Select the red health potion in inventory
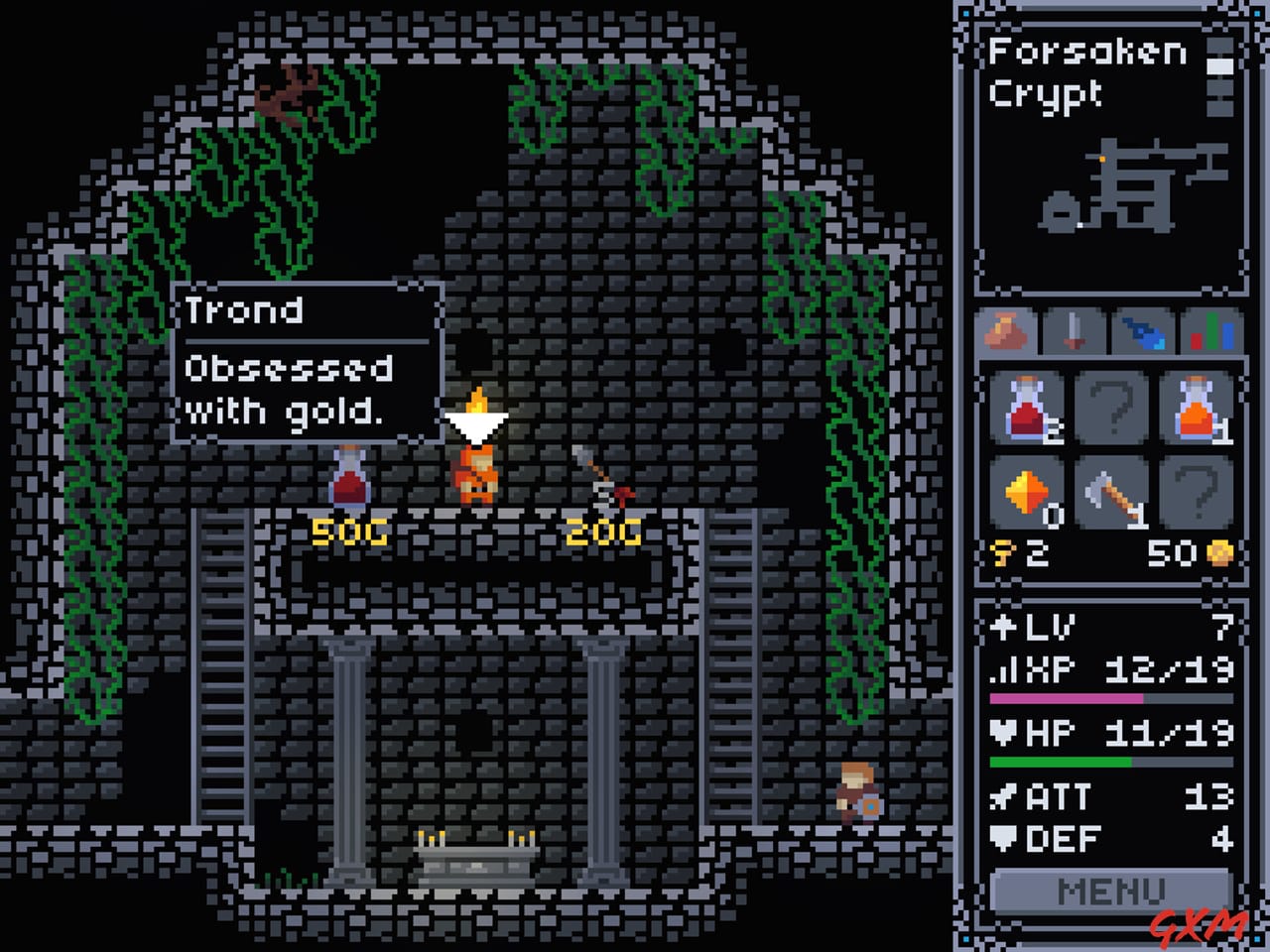 click(1028, 407)
